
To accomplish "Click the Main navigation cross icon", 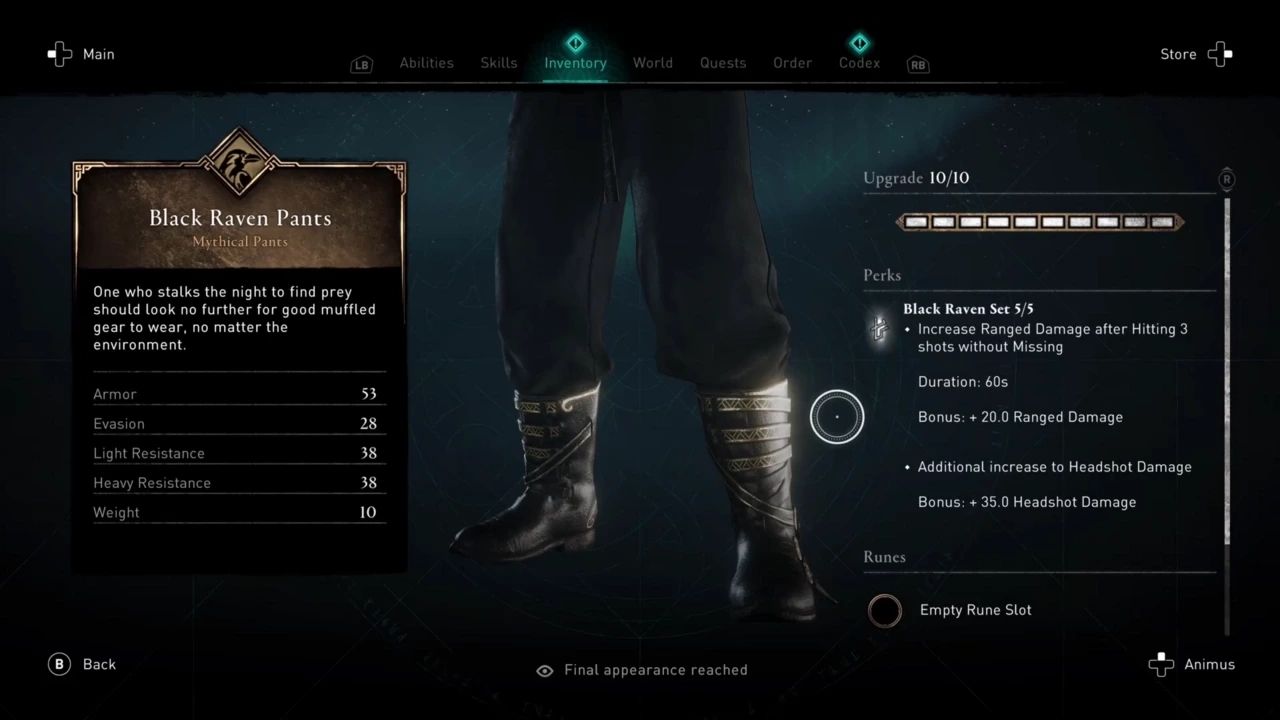I will (60, 54).
